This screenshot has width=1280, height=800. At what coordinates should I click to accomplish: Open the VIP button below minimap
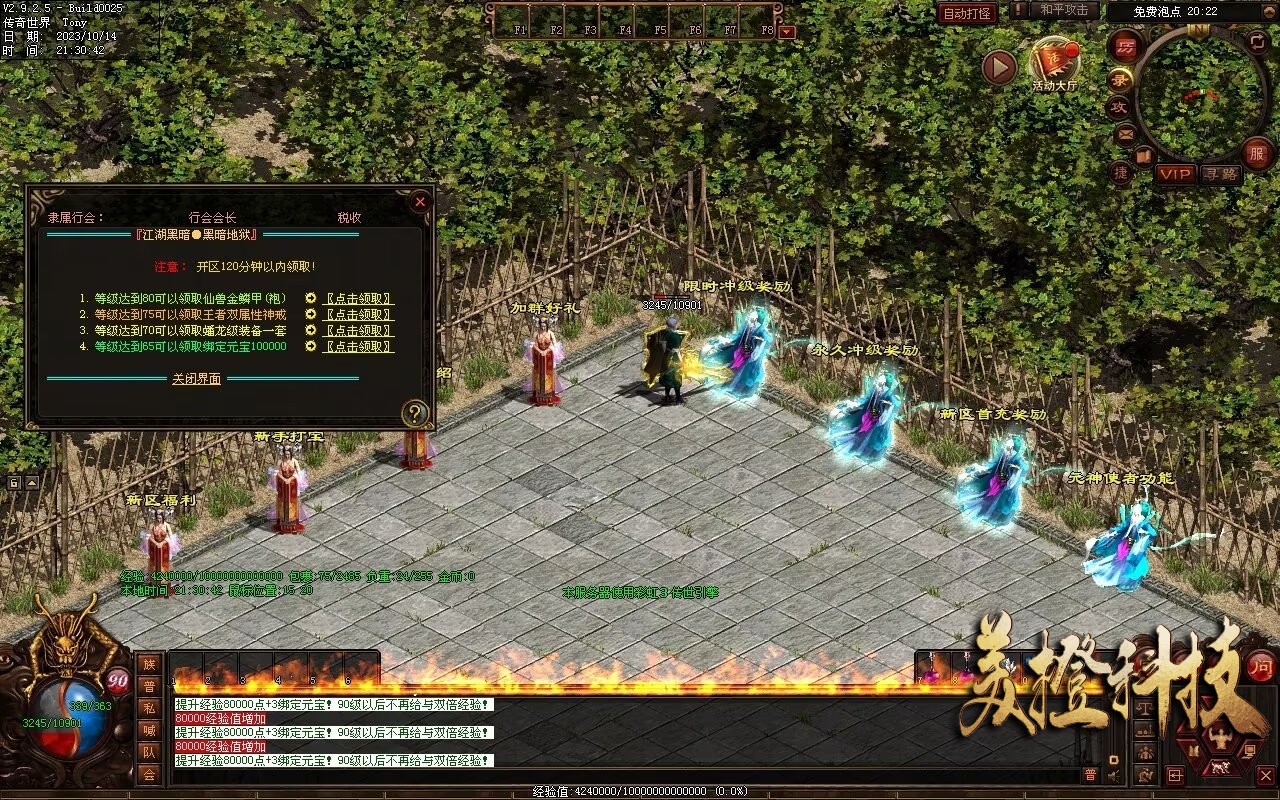[x=1176, y=174]
